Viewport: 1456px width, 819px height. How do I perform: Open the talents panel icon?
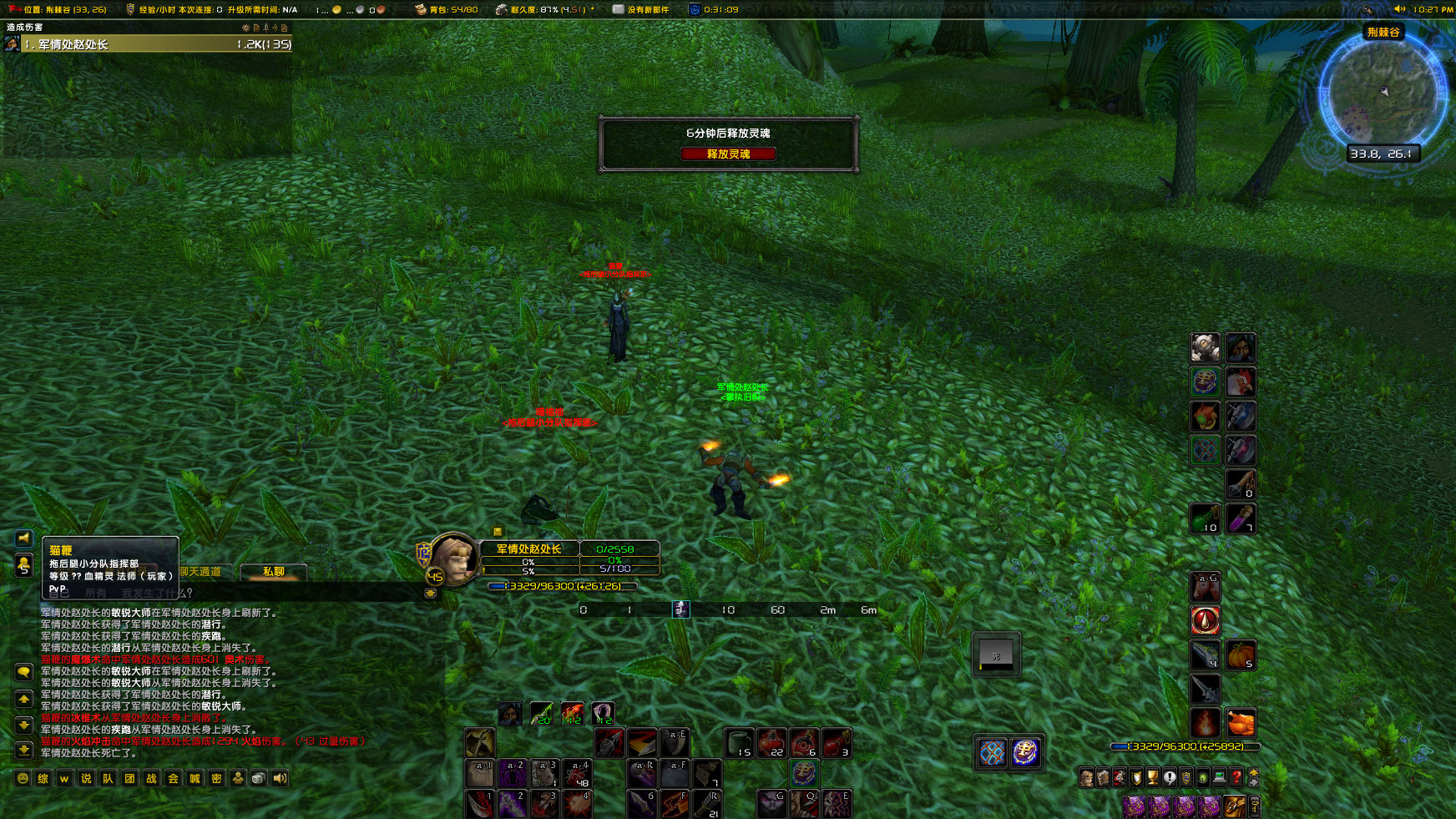click(x=1120, y=778)
